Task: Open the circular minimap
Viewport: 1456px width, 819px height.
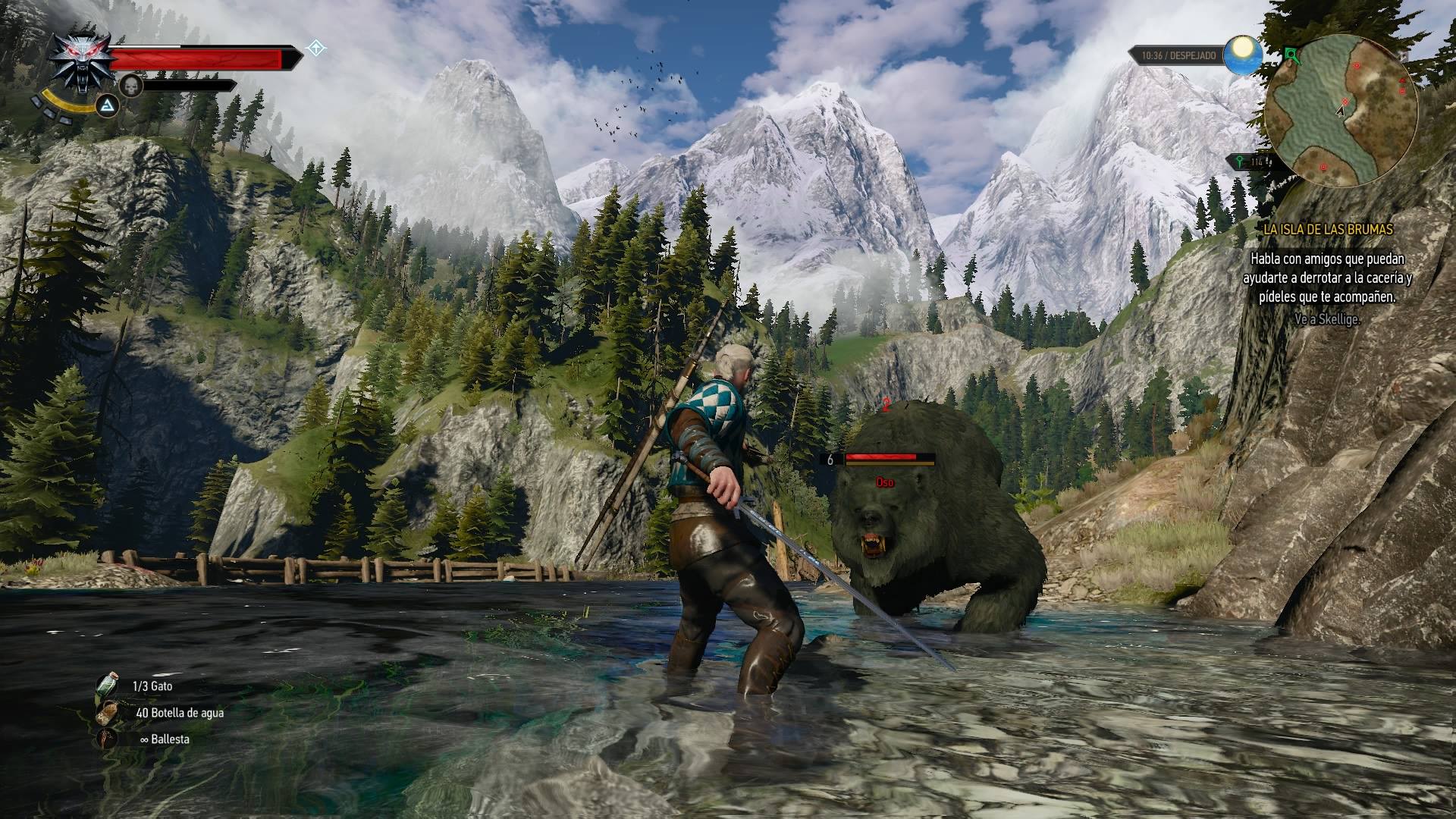Action: [x=1341, y=111]
